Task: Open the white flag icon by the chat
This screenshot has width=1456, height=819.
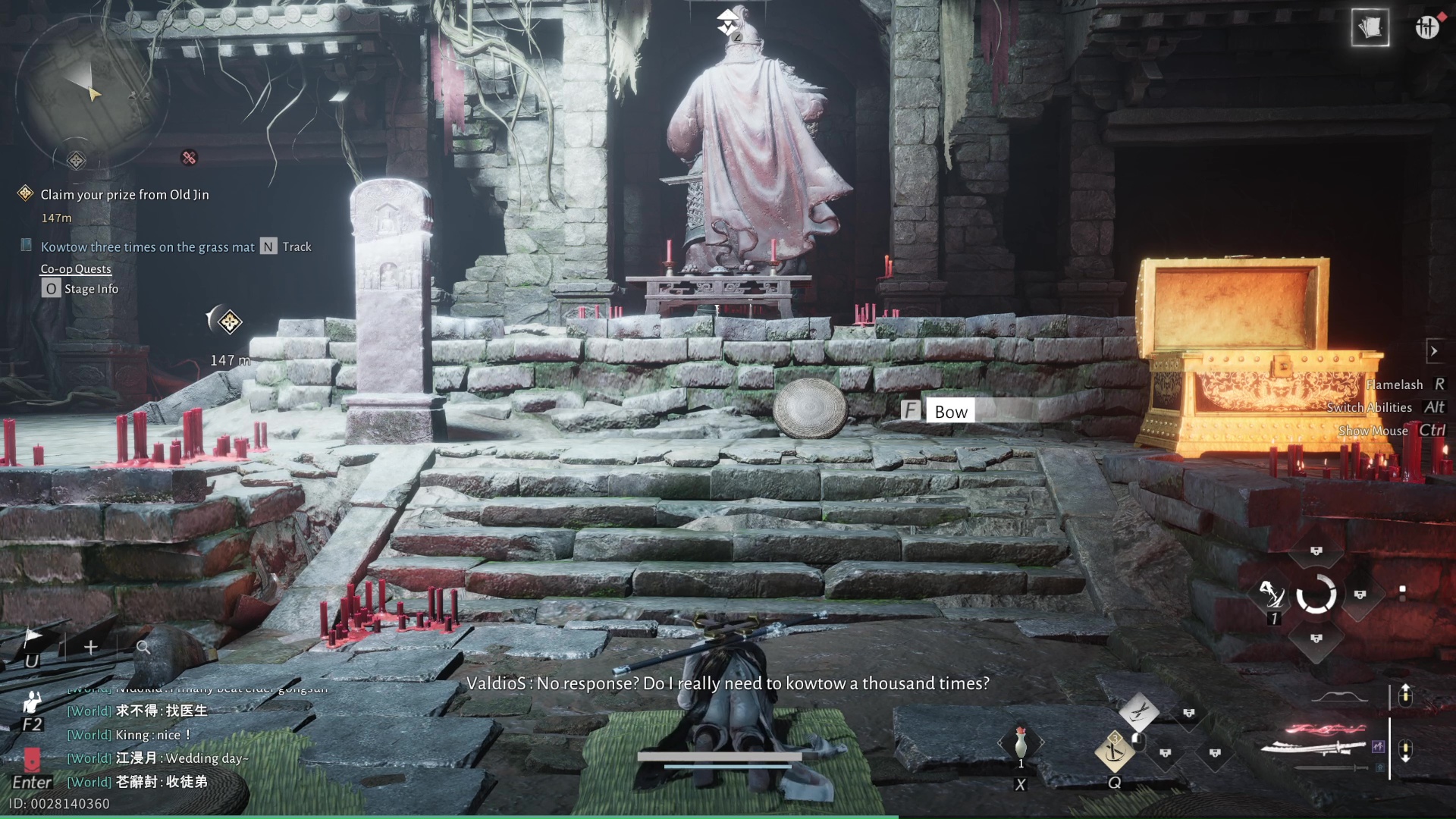Action: [33, 637]
